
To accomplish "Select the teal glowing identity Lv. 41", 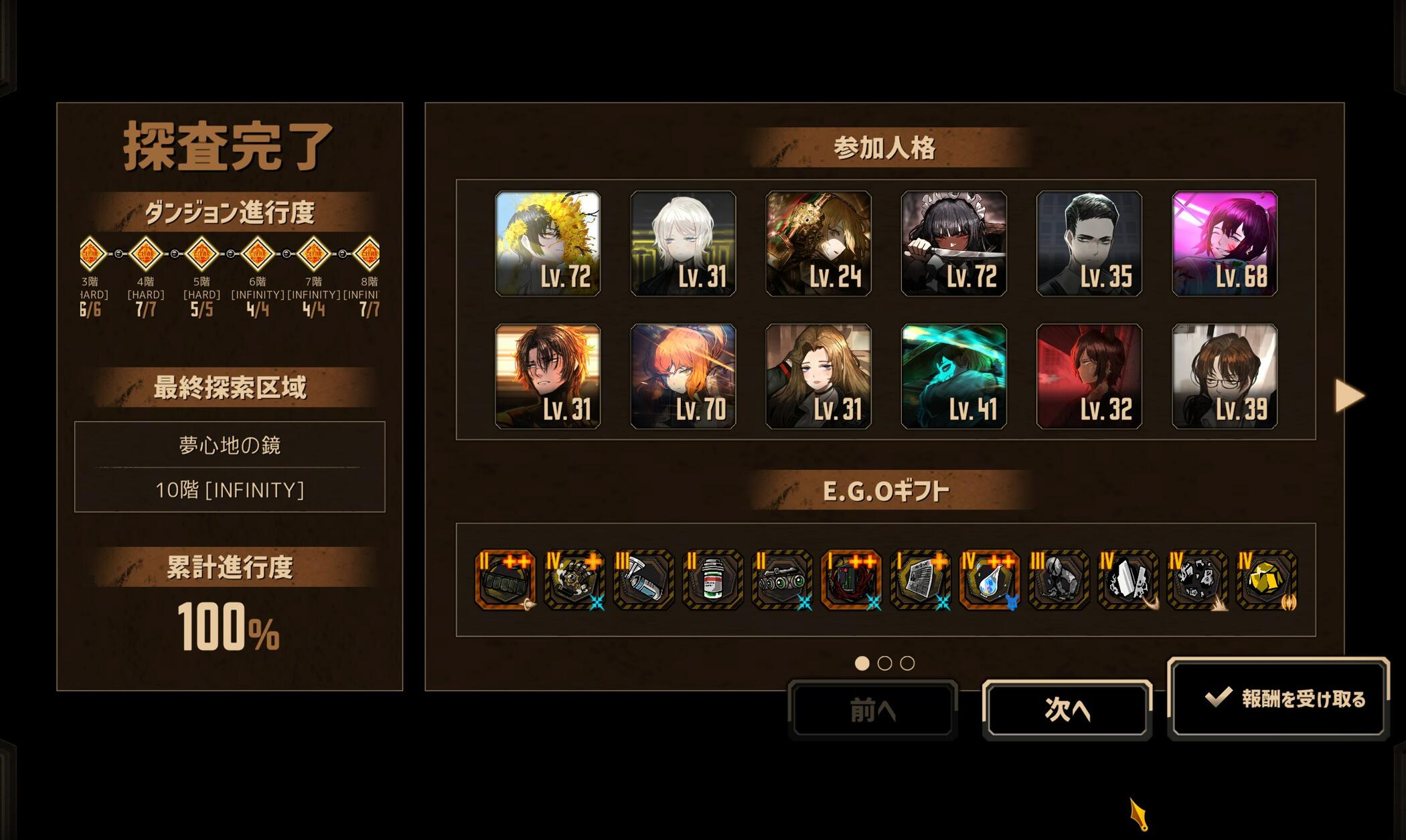I will pyautogui.click(x=953, y=376).
